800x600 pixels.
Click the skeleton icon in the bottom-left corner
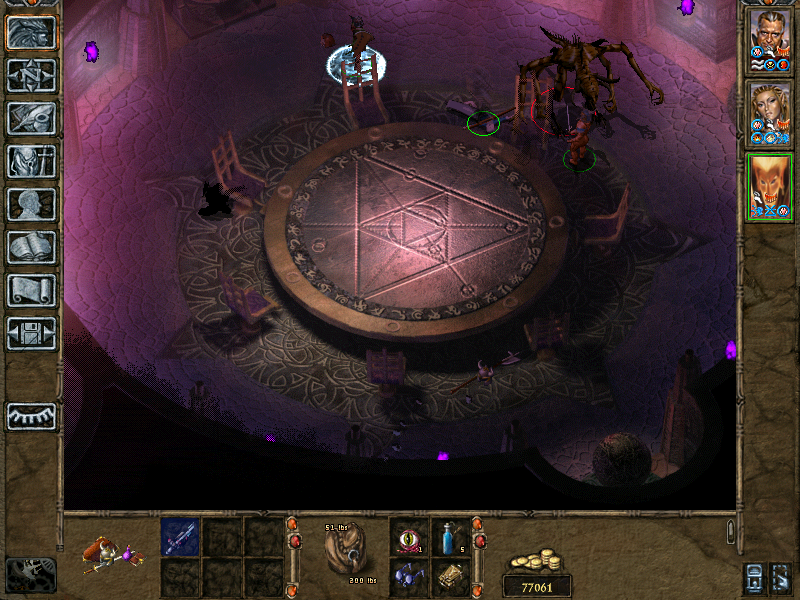click(31, 574)
